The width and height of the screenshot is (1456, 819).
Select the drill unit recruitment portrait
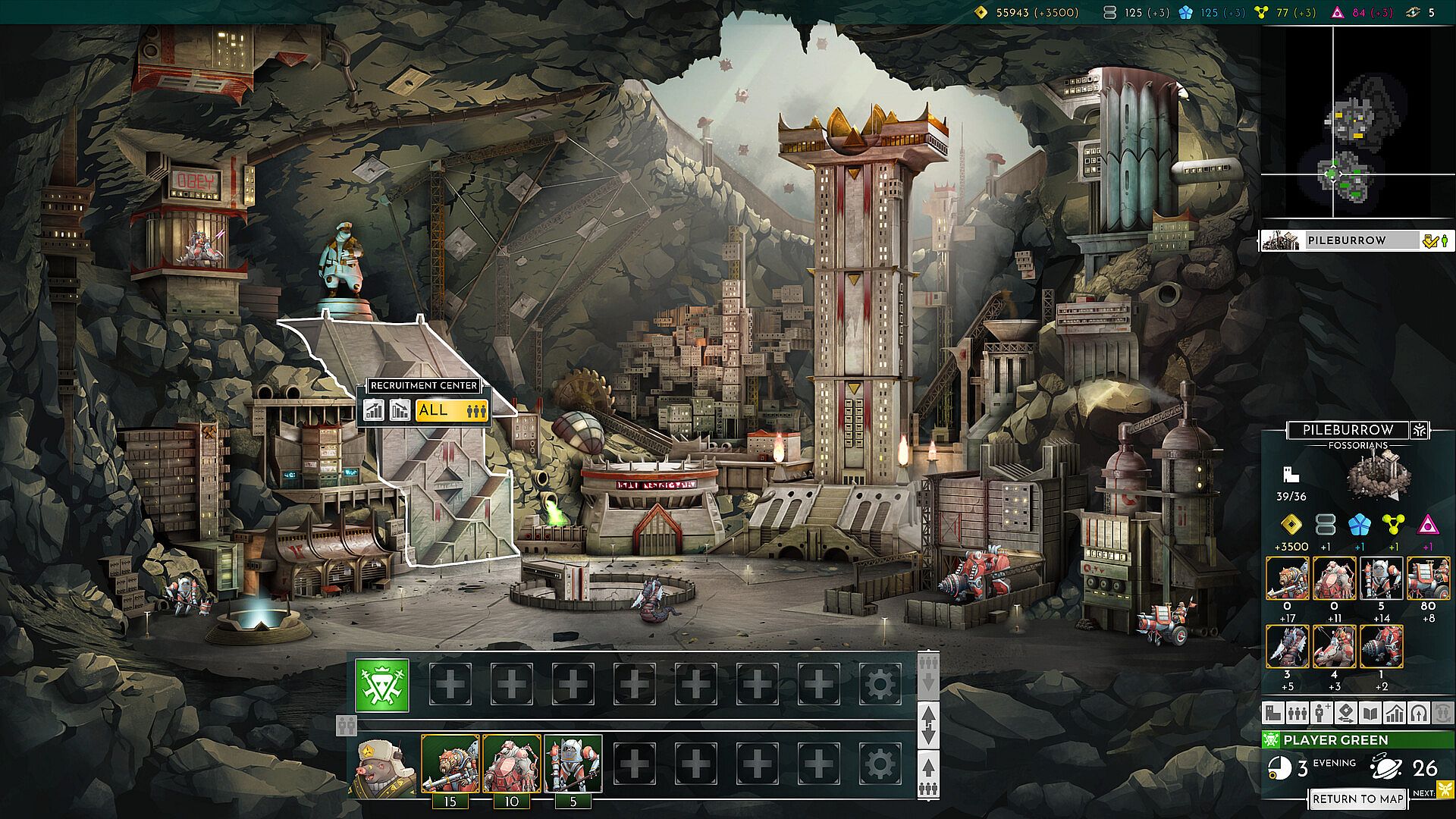tap(1382, 646)
